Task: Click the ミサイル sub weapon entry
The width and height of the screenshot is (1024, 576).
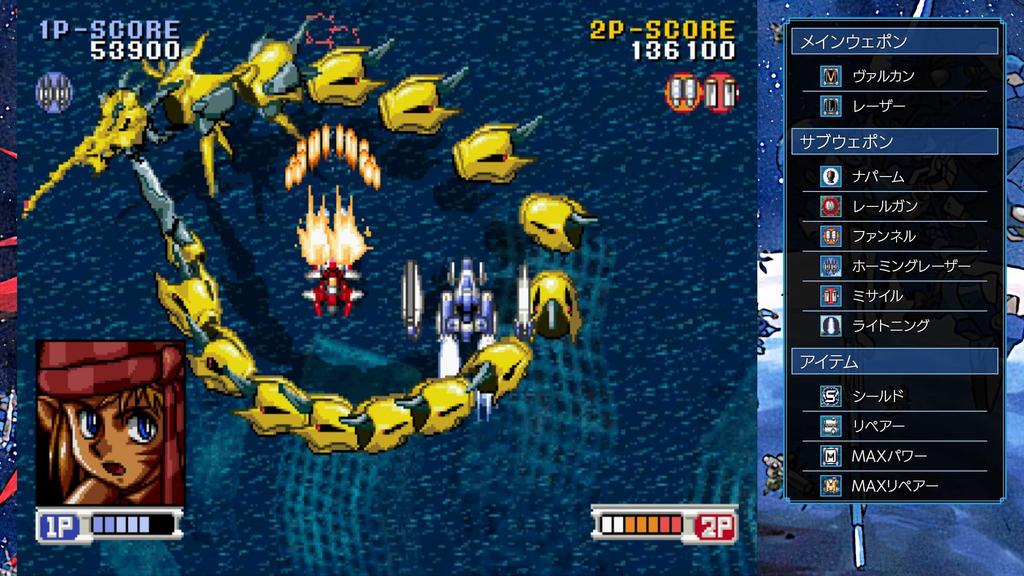Action: [877, 296]
